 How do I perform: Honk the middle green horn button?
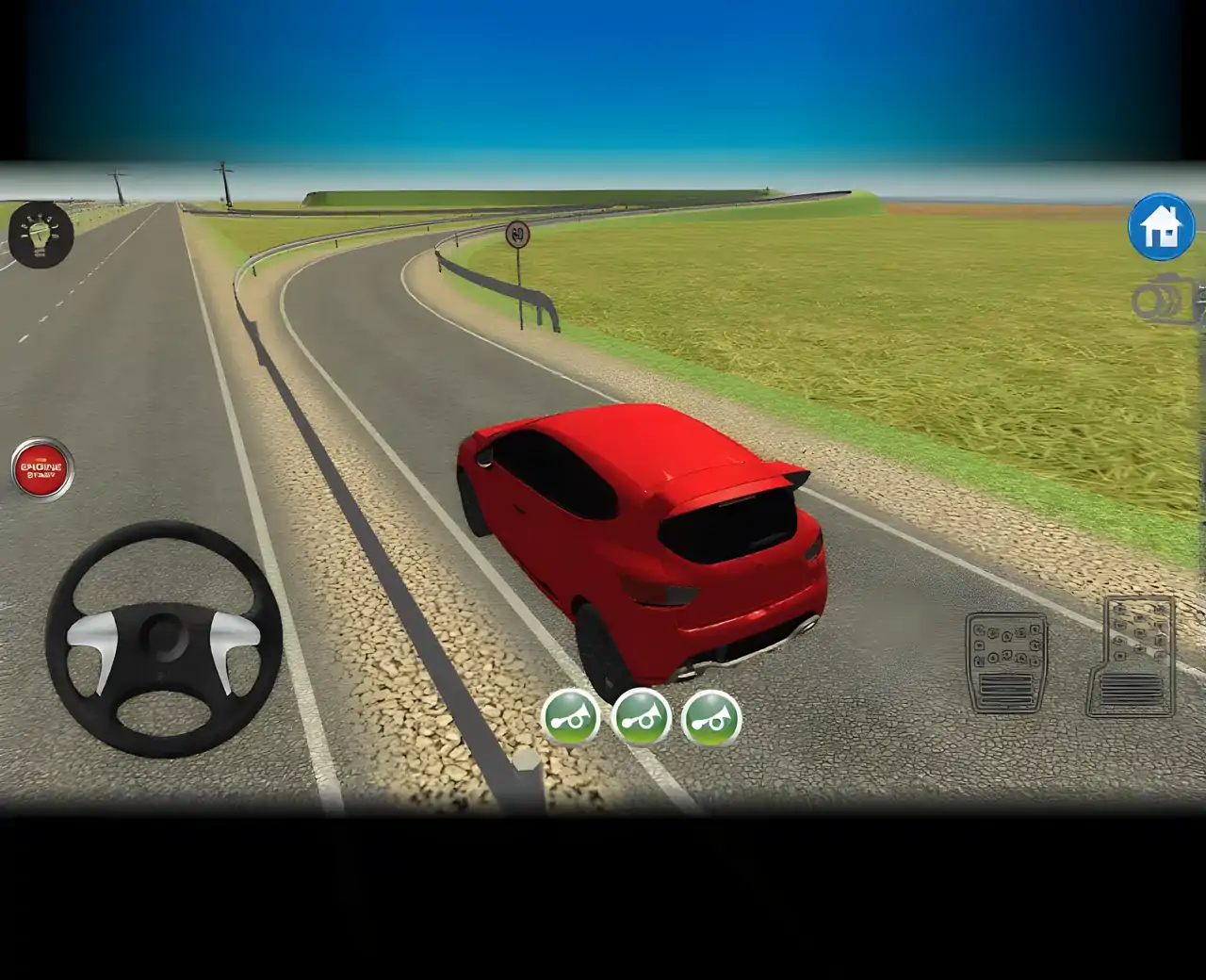(644, 719)
